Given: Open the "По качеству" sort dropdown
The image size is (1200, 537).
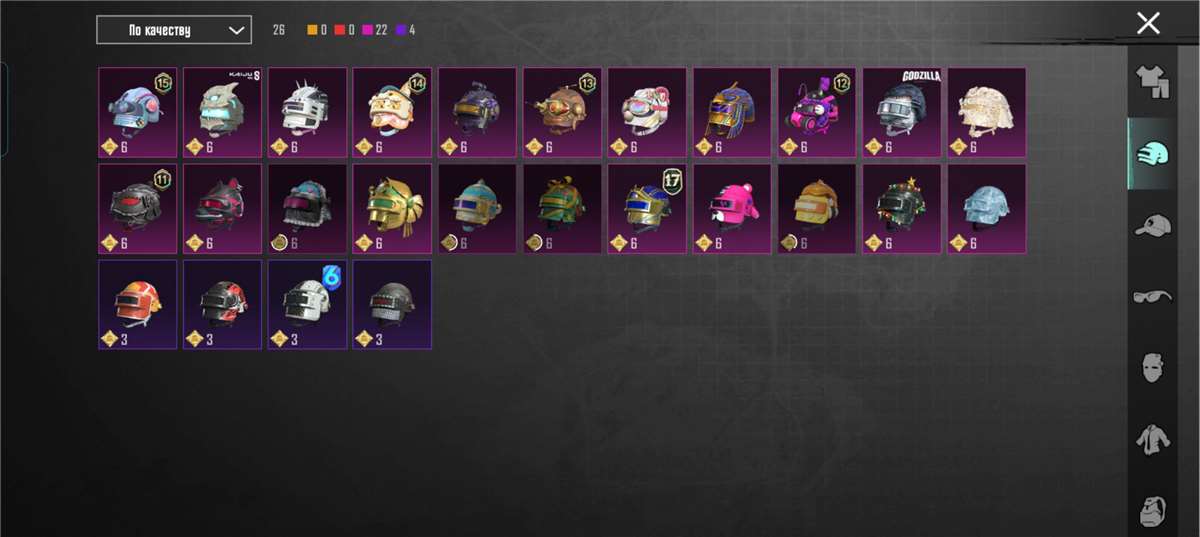Looking at the screenshot, I should (173, 30).
